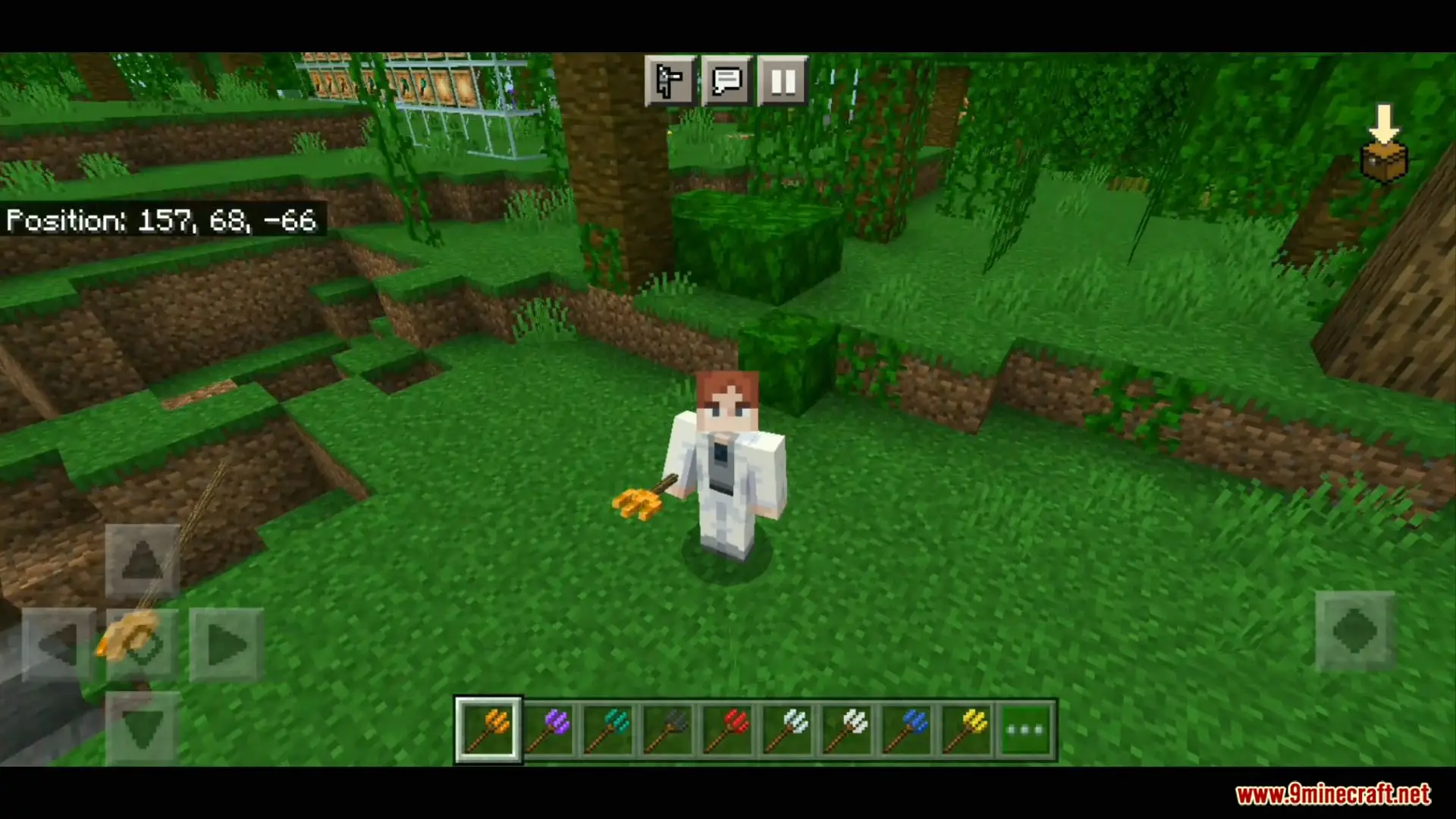The height and width of the screenshot is (819, 1456).
Task: Pause the game
Action: (x=783, y=80)
